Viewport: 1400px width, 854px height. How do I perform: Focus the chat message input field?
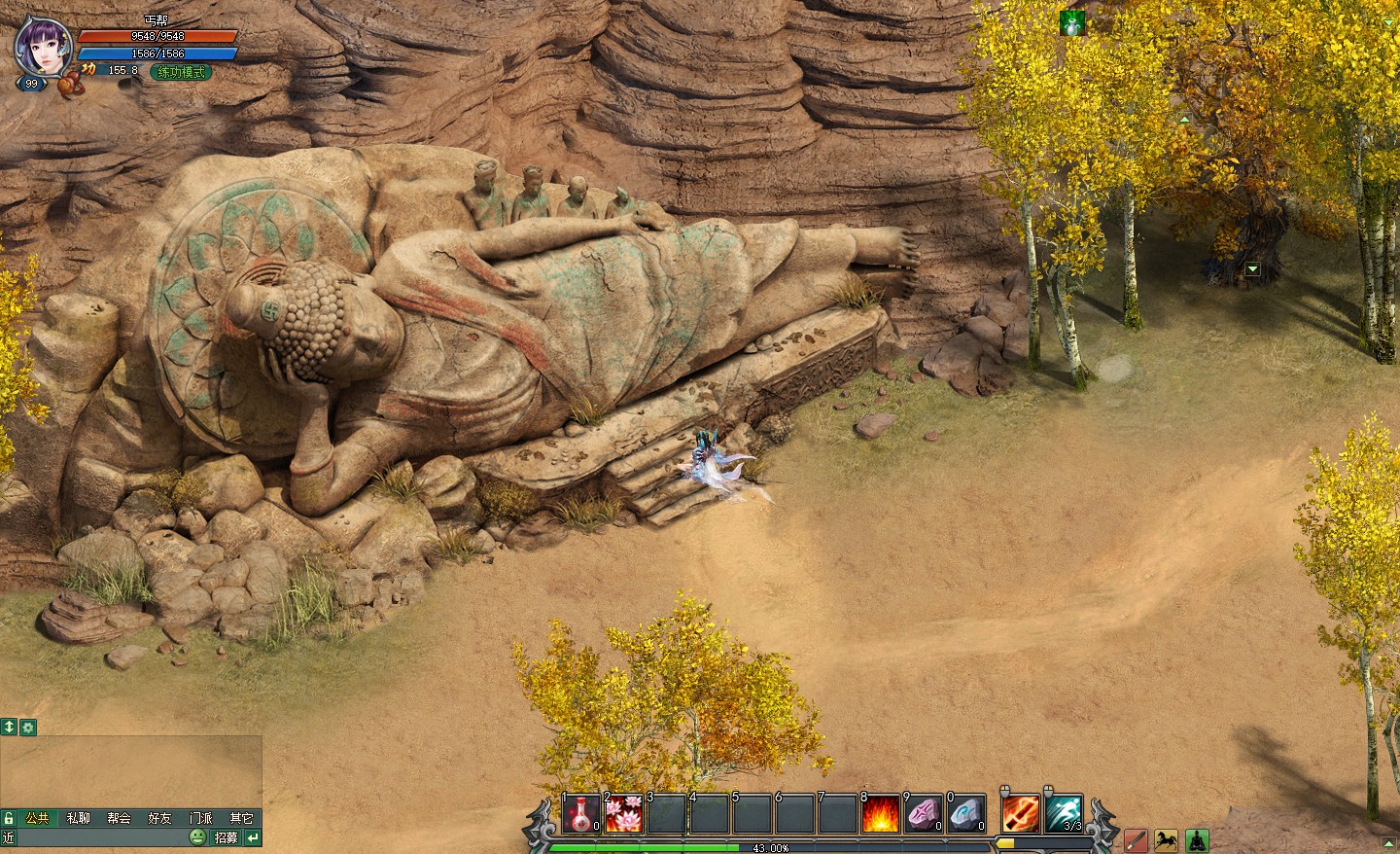point(97,837)
